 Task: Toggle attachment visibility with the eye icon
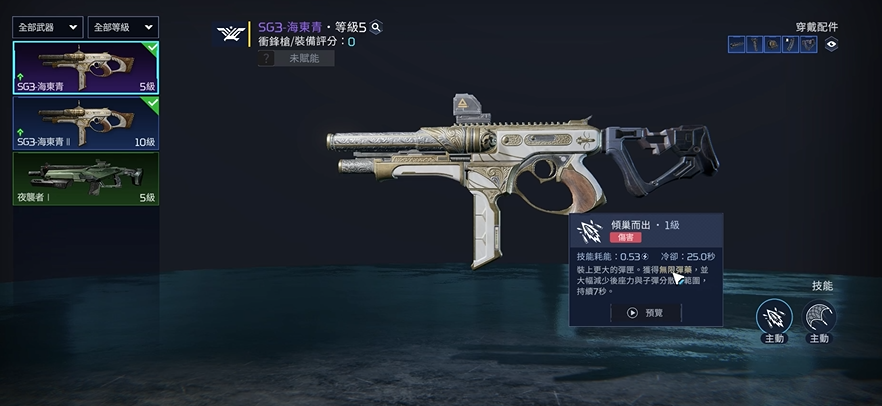831,44
